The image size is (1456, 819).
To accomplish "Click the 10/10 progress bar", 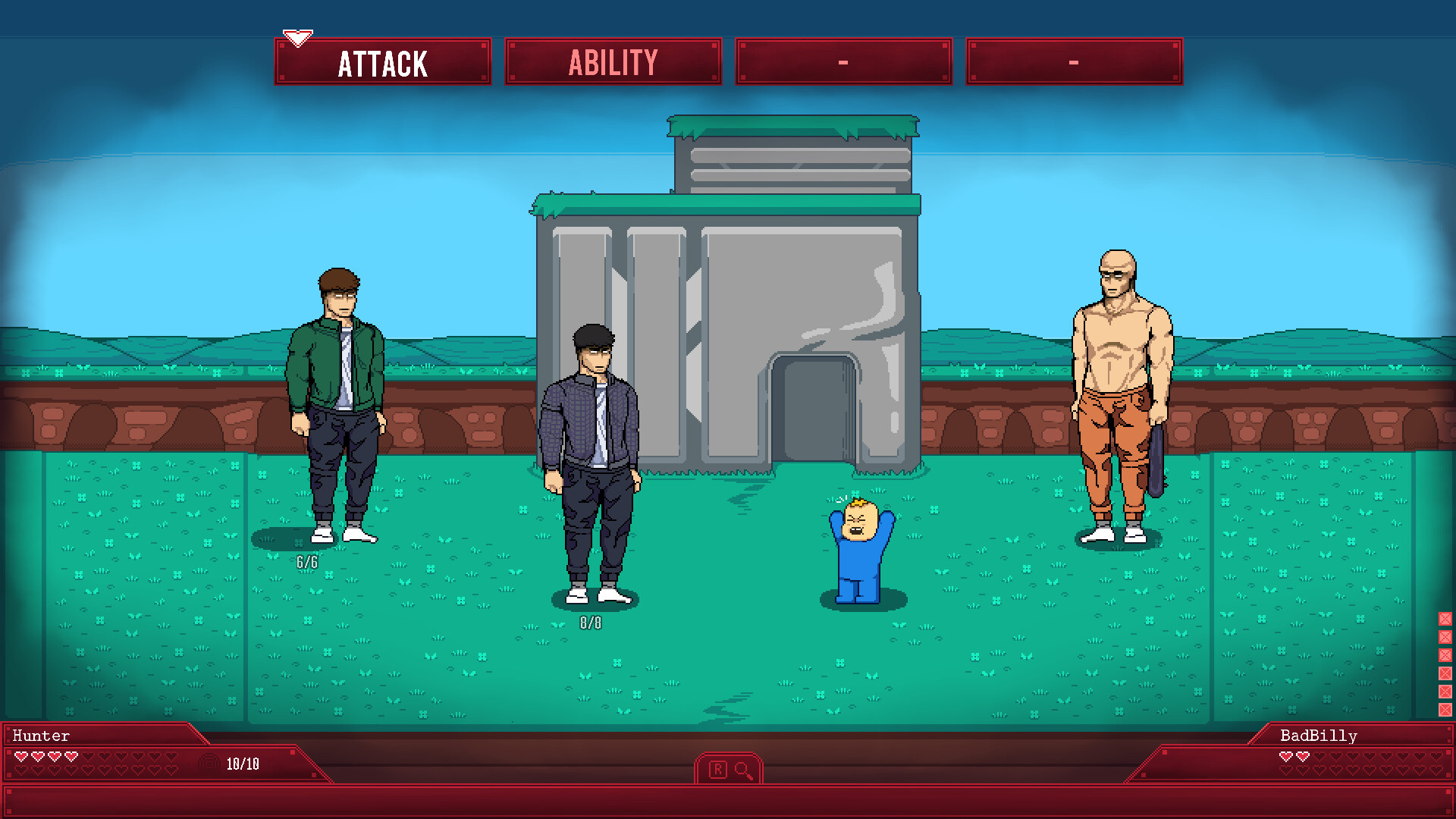I will coord(242,765).
